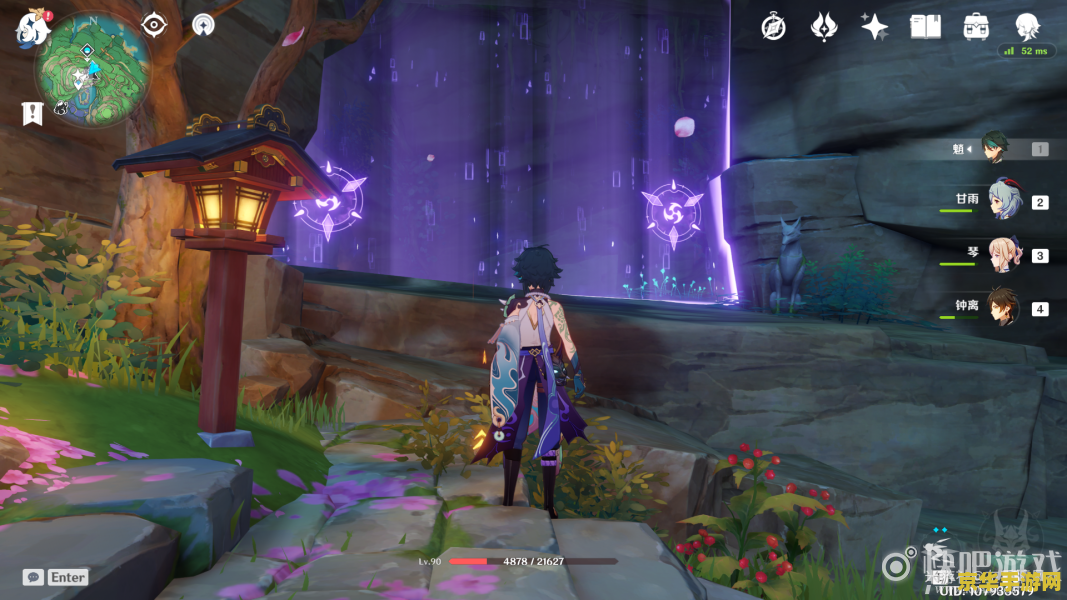This screenshot has height=600, width=1067.
Task: Open the quest bookmark icon
Action: click(x=32, y=113)
